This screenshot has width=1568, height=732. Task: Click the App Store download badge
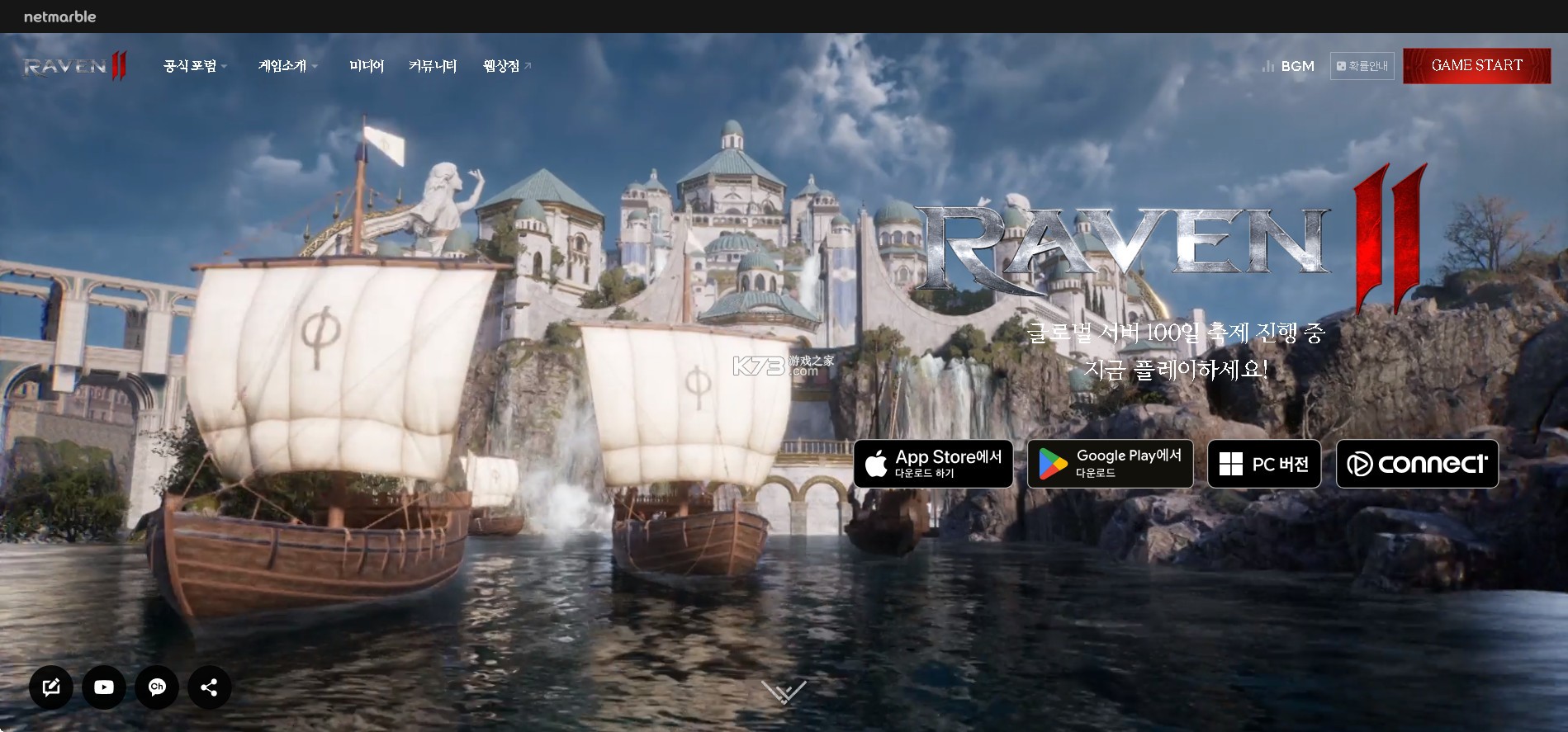point(932,464)
